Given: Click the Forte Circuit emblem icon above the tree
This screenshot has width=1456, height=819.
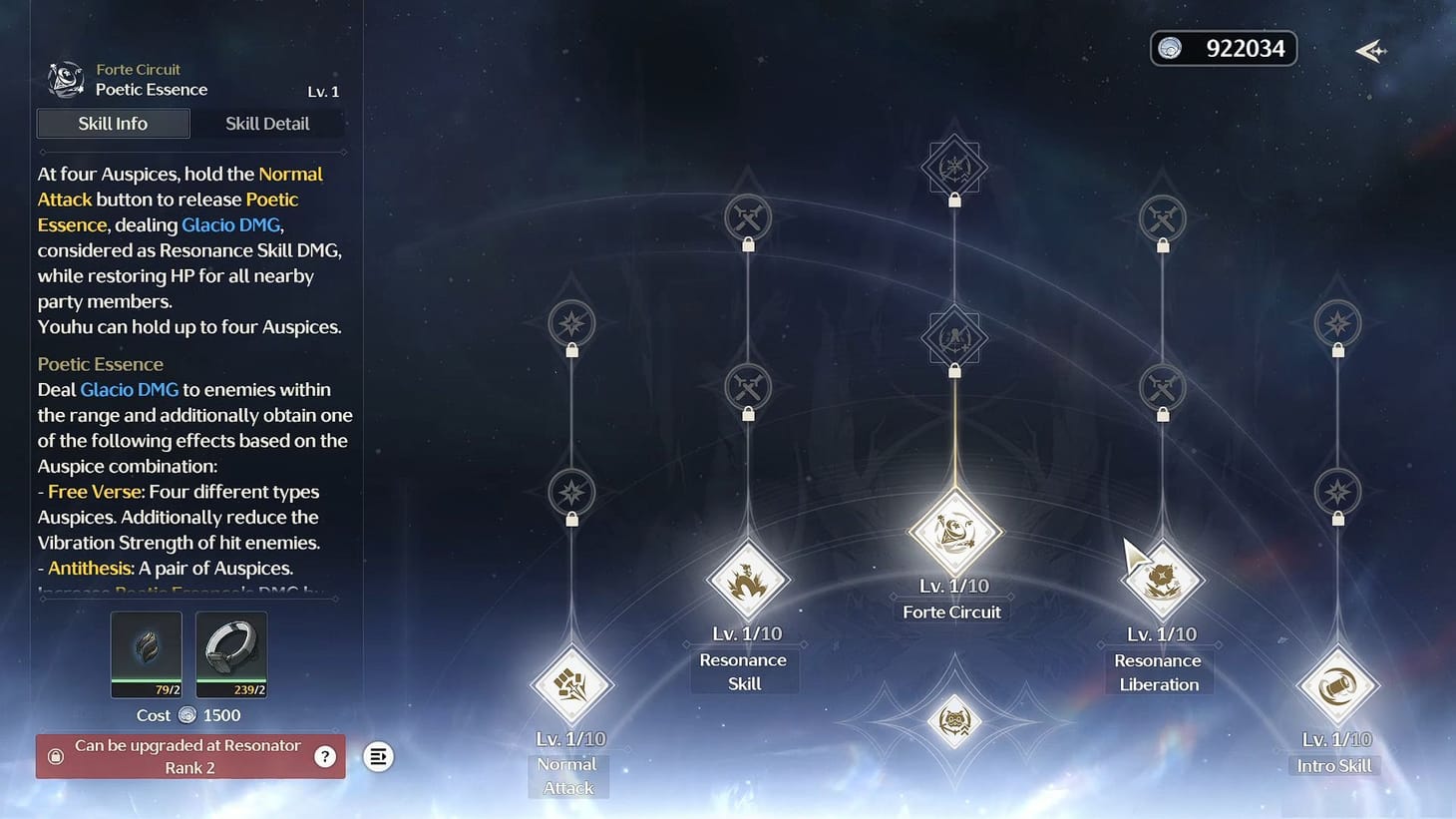Looking at the screenshot, I should coord(953,167).
